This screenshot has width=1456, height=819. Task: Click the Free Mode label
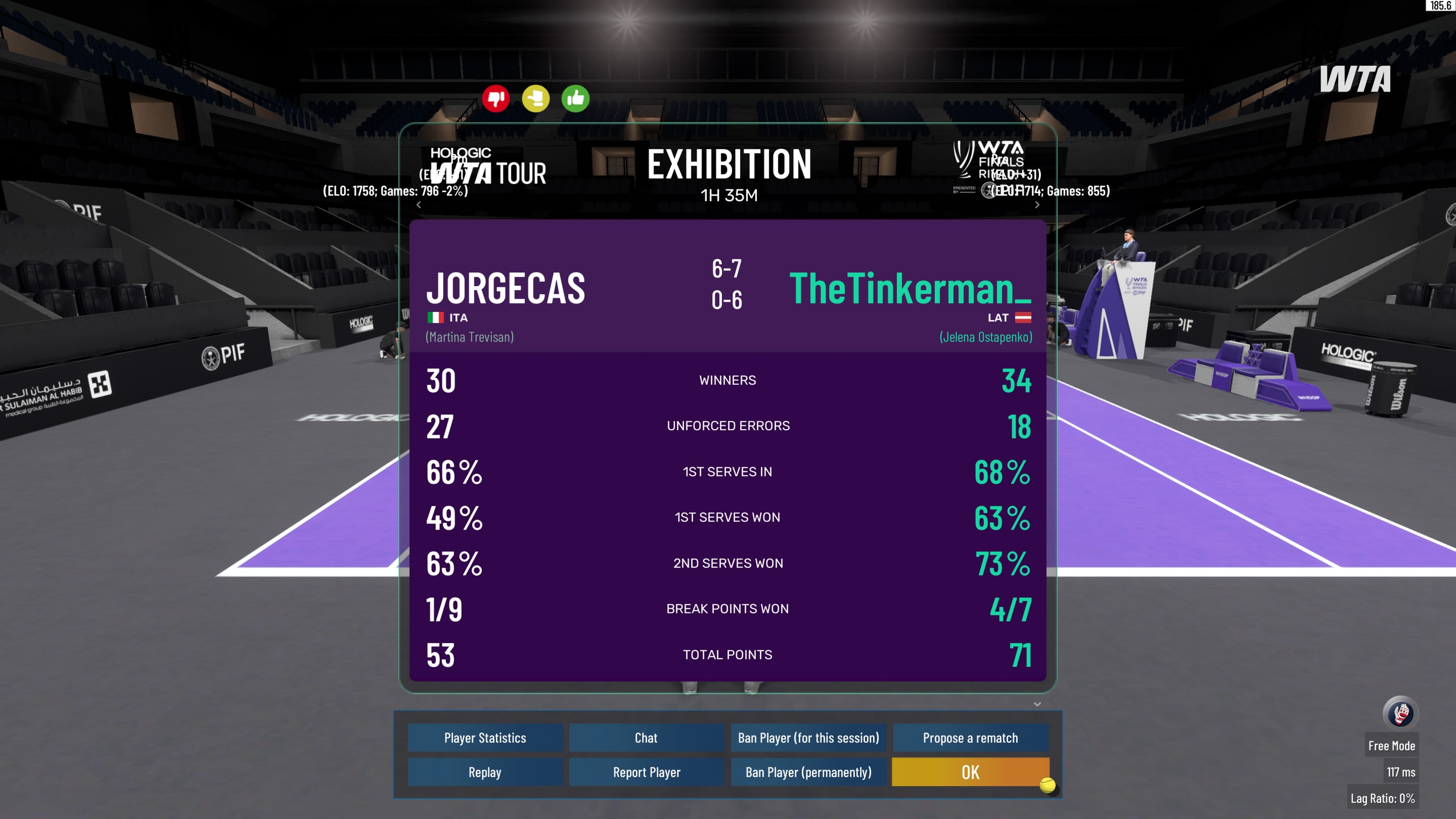[x=1391, y=746]
